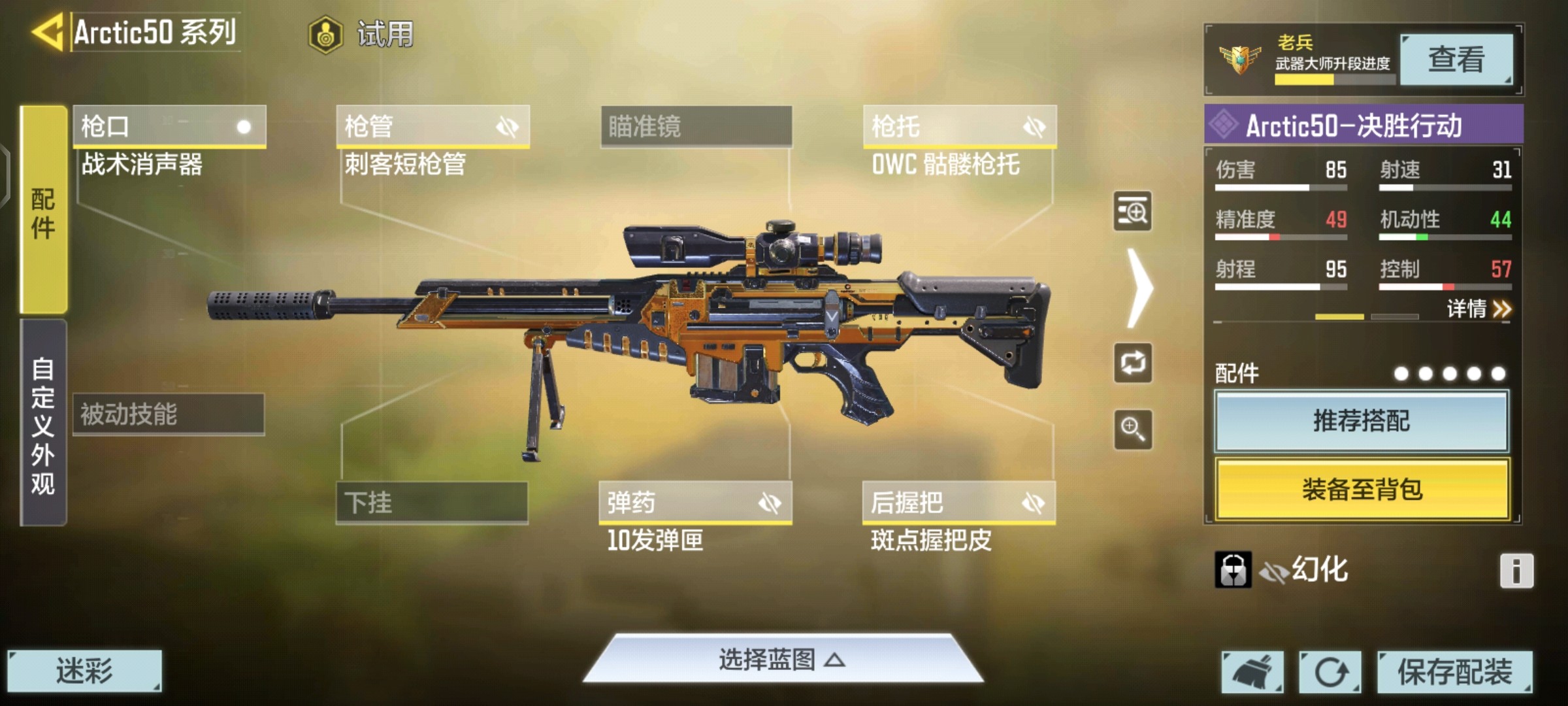This screenshot has height=706, width=1568.
Task: Open the 迷彩 camo menu
Action: (84, 671)
